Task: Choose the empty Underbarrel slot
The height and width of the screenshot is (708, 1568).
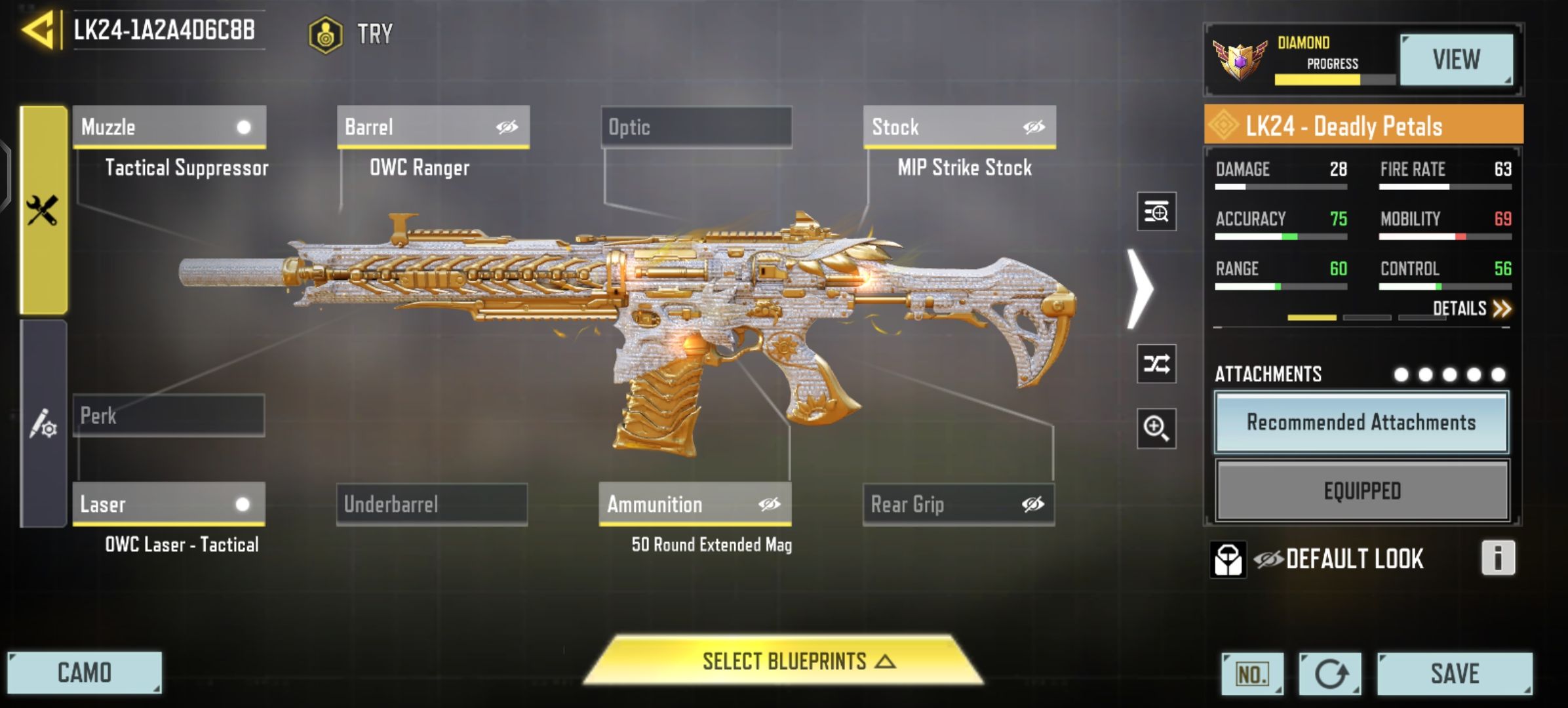Action: tap(432, 504)
